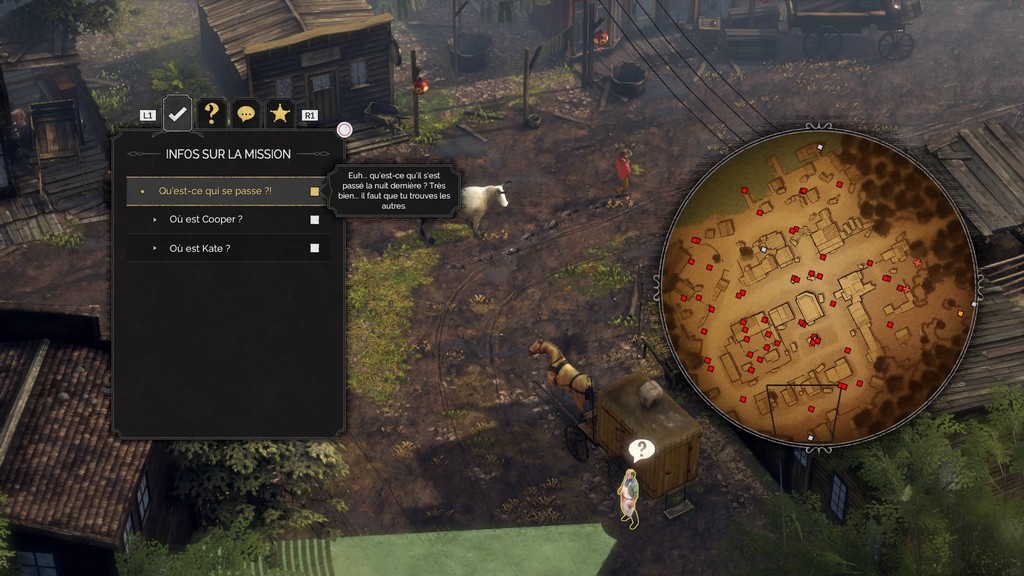Choose the "Où est Cooper ?" objective
Viewport: 1024px width, 576px height.
tap(206, 219)
